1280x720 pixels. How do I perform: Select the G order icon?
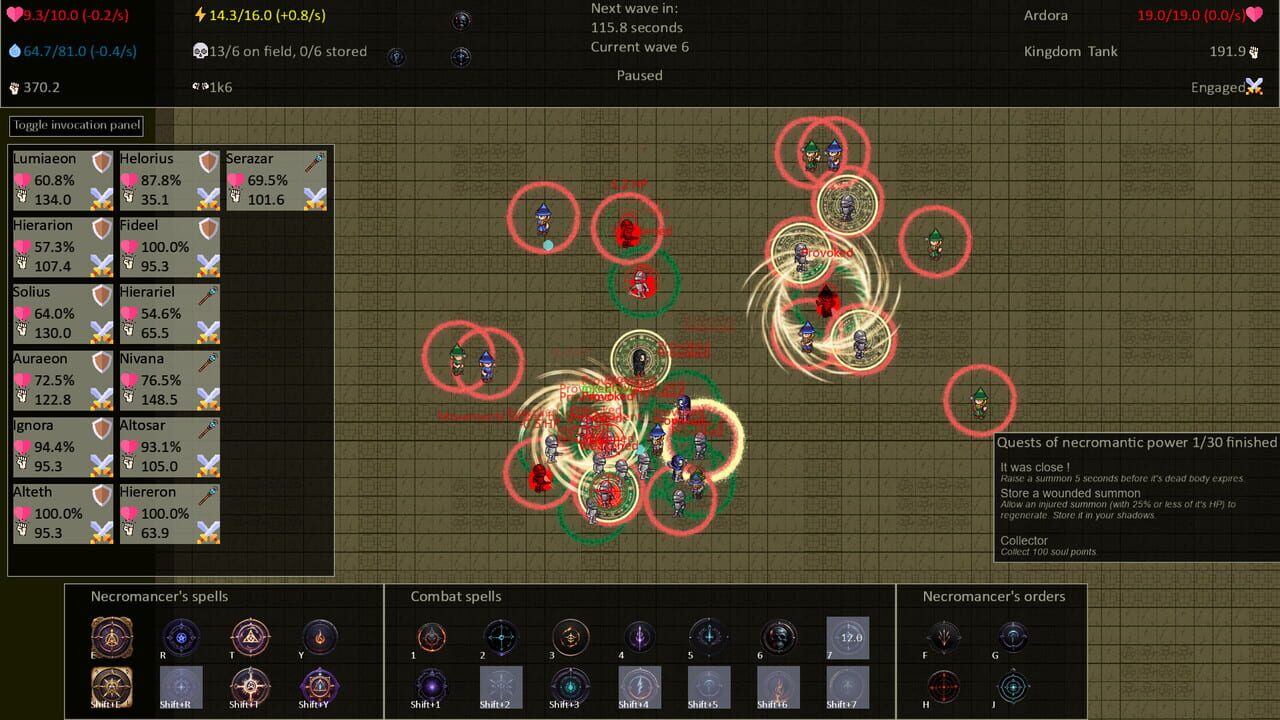click(x=1013, y=638)
